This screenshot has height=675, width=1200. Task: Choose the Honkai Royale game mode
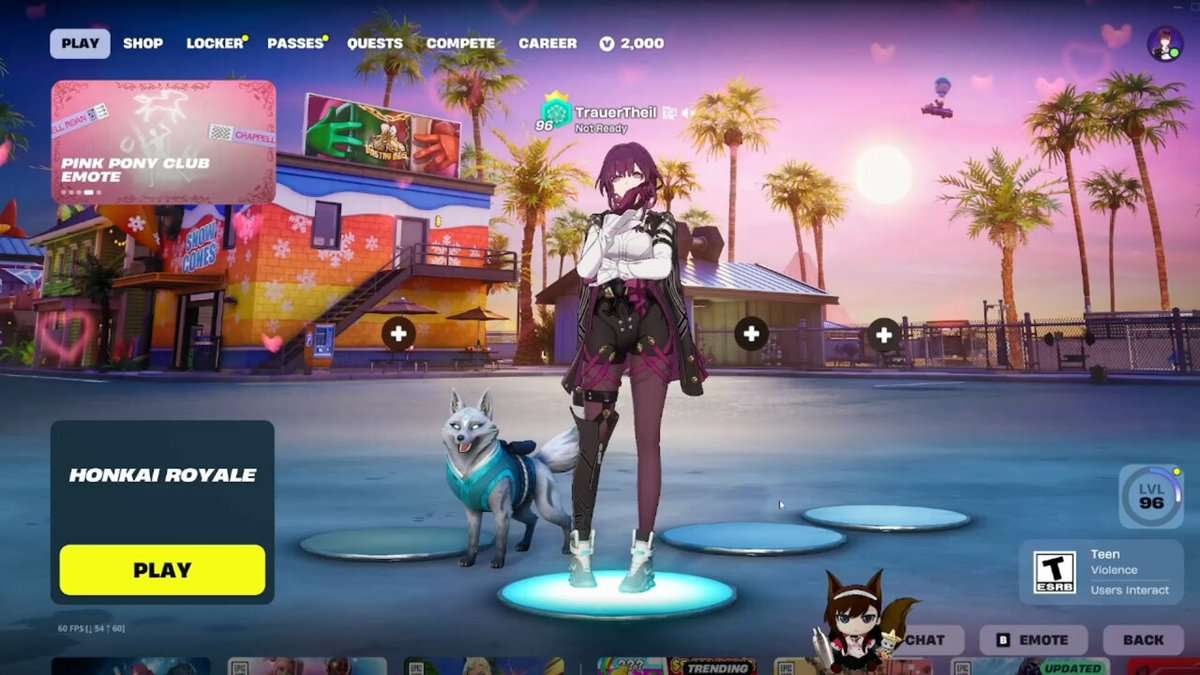click(x=162, y=476)
